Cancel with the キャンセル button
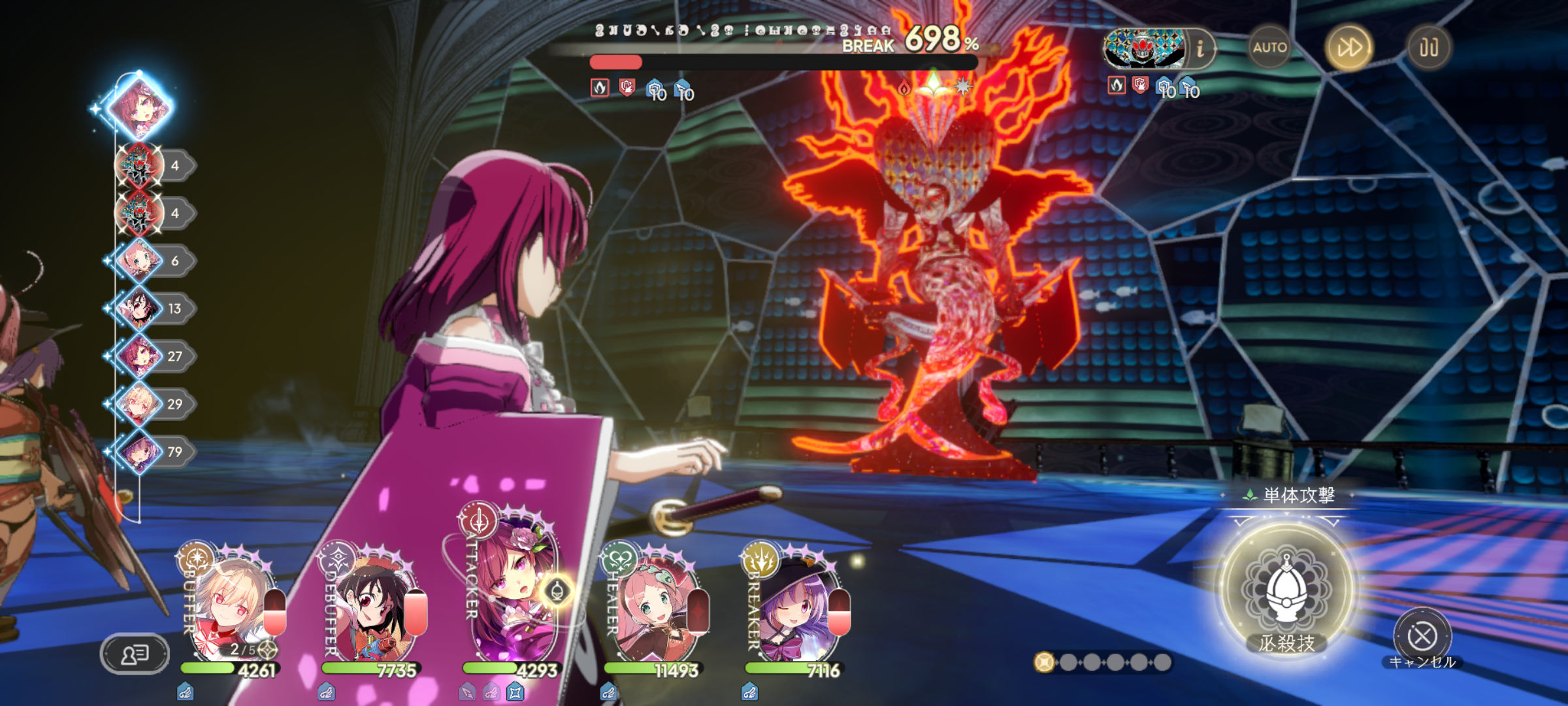 click(x=1422, y=636)
